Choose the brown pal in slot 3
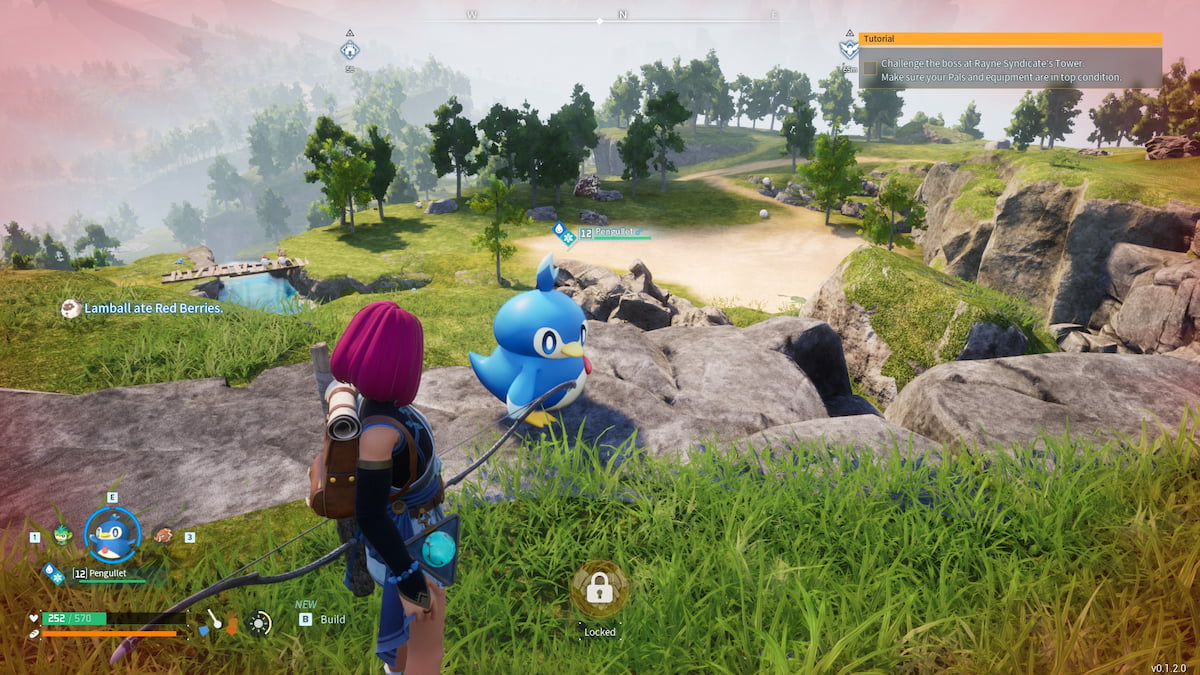1200x675 pixels. pyautogui.click(x=163, y=535)
